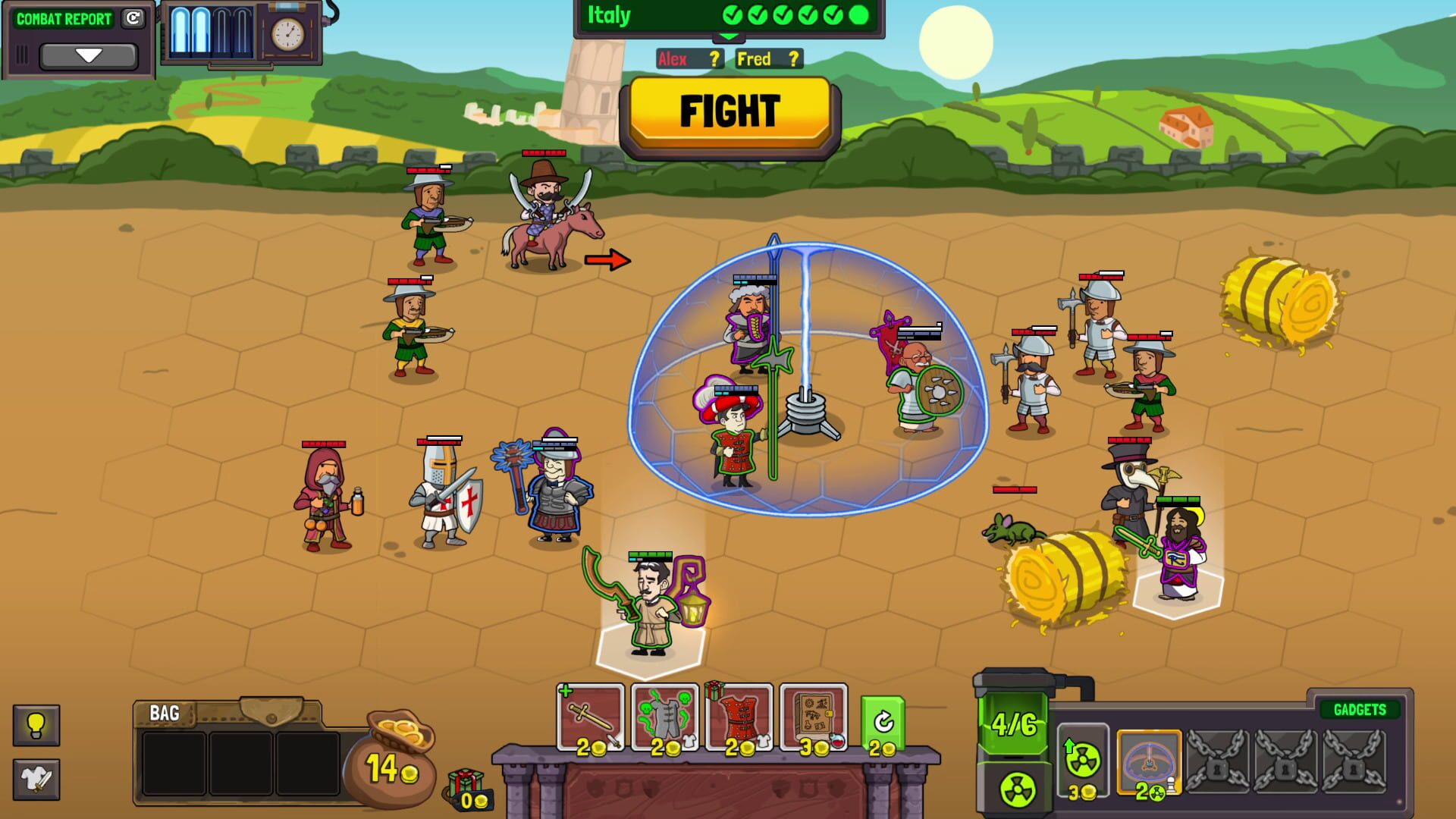Viewport: 1456px width, 819px height.
Task: Expand the Combat Report dropdown arrow
Action: pyautogui.click(x=91, y=55)
